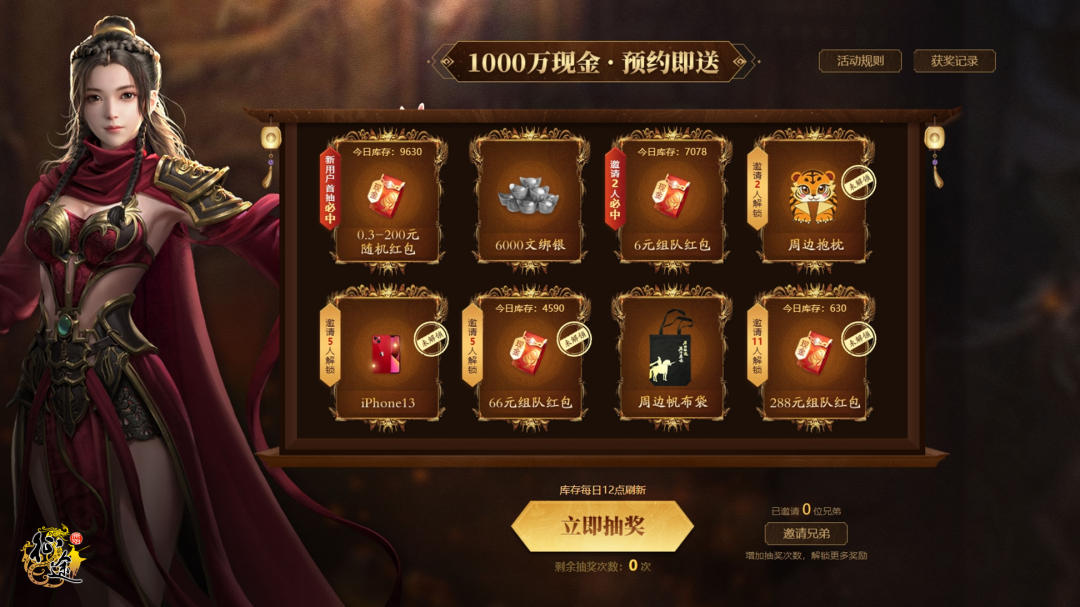View the 获奖记录 prize records
This screenshot has height=607, width=1080.
pos(954,61)
